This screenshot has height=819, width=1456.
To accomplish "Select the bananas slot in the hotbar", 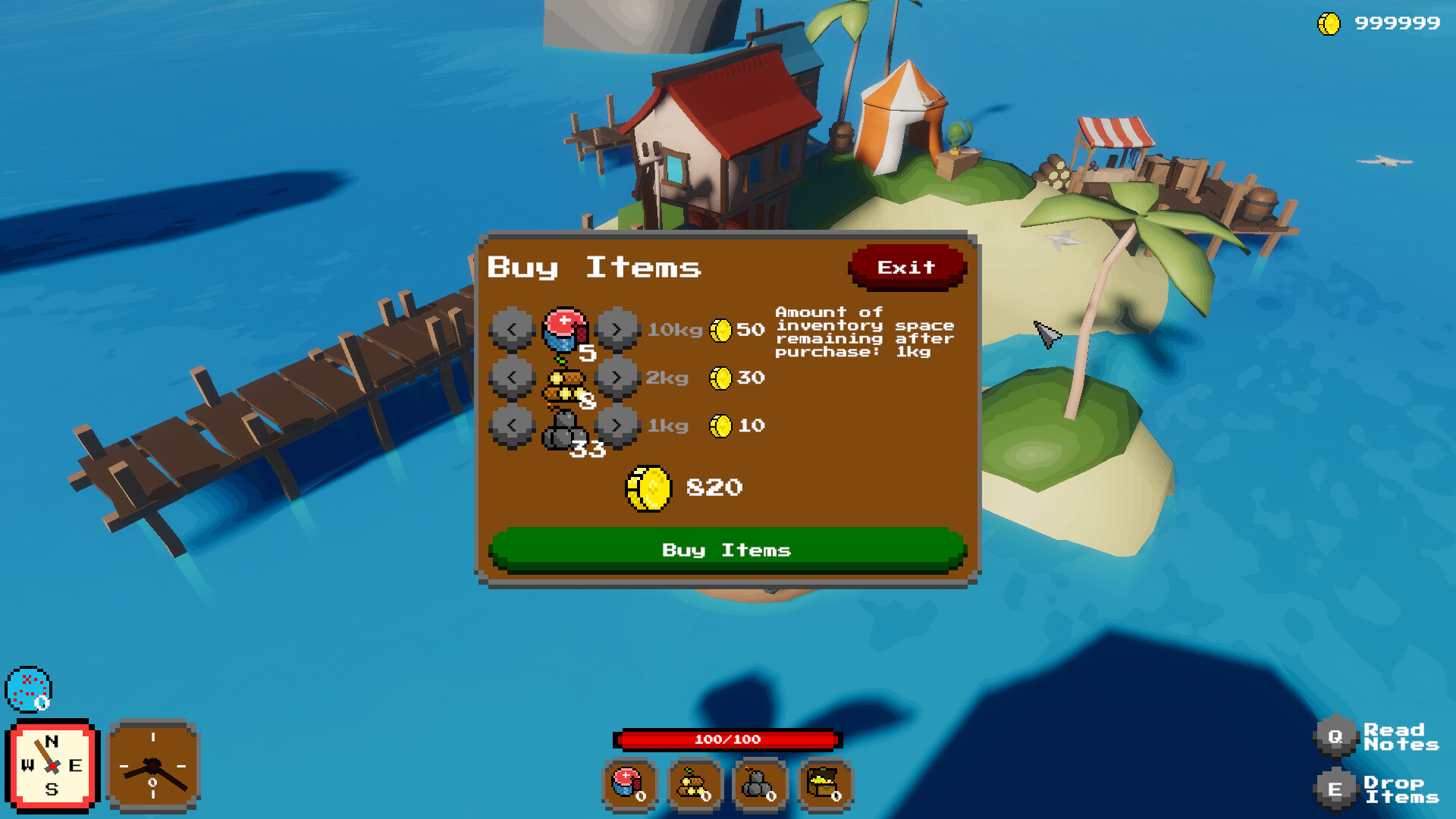I will 692,783.
